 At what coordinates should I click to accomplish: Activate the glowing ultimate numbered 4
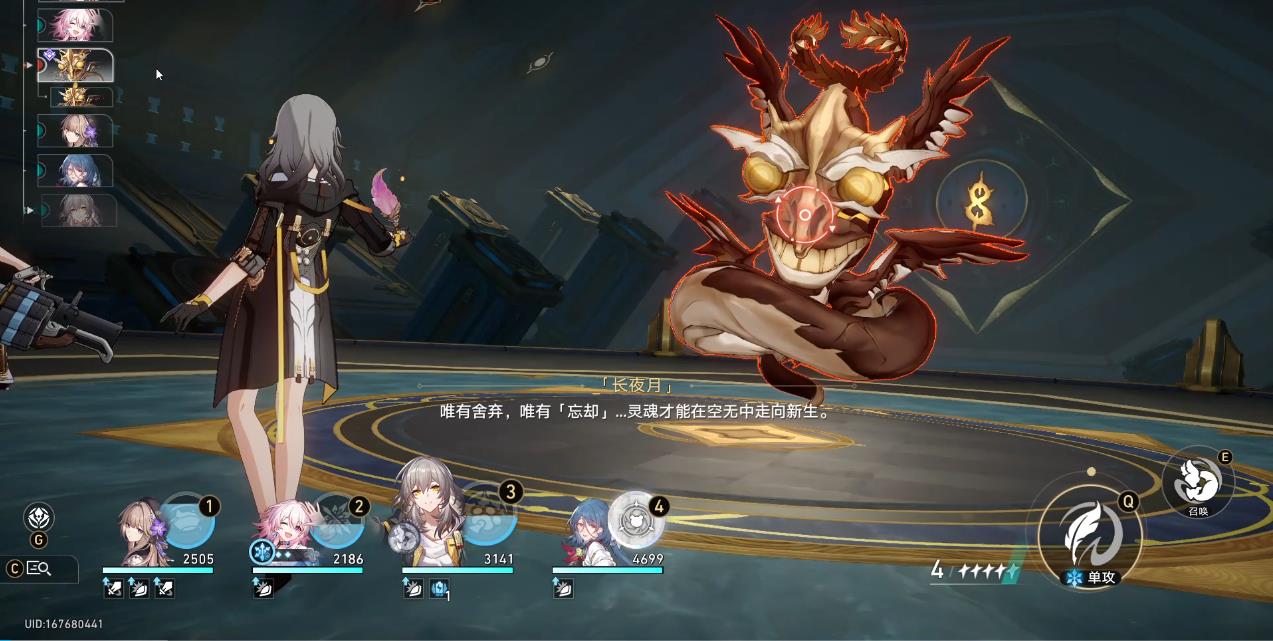(636, 519)
